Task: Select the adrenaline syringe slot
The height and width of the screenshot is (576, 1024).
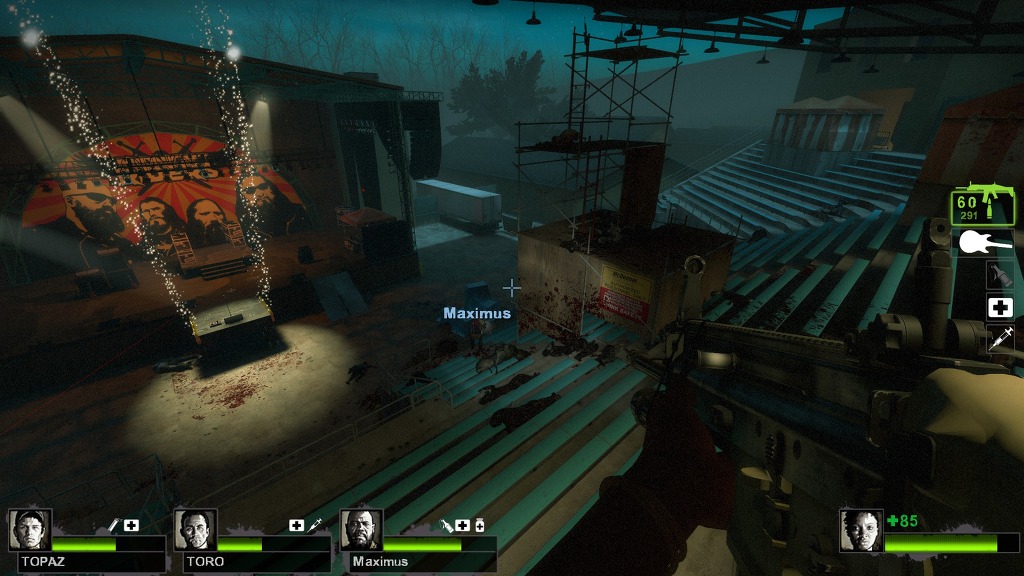Action: (1000, 339)
